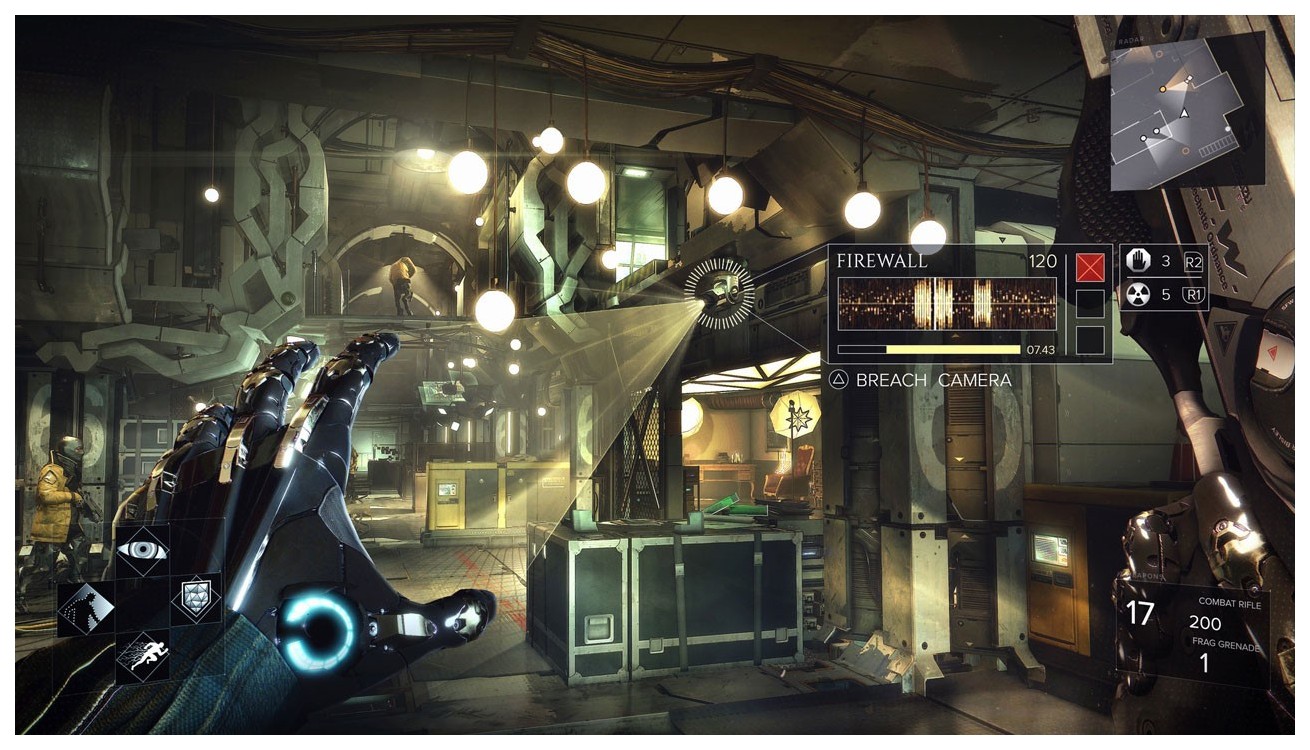1310x750 pixels.
Task: Trigger the sprinting runner augmentation
Action: 142,656
